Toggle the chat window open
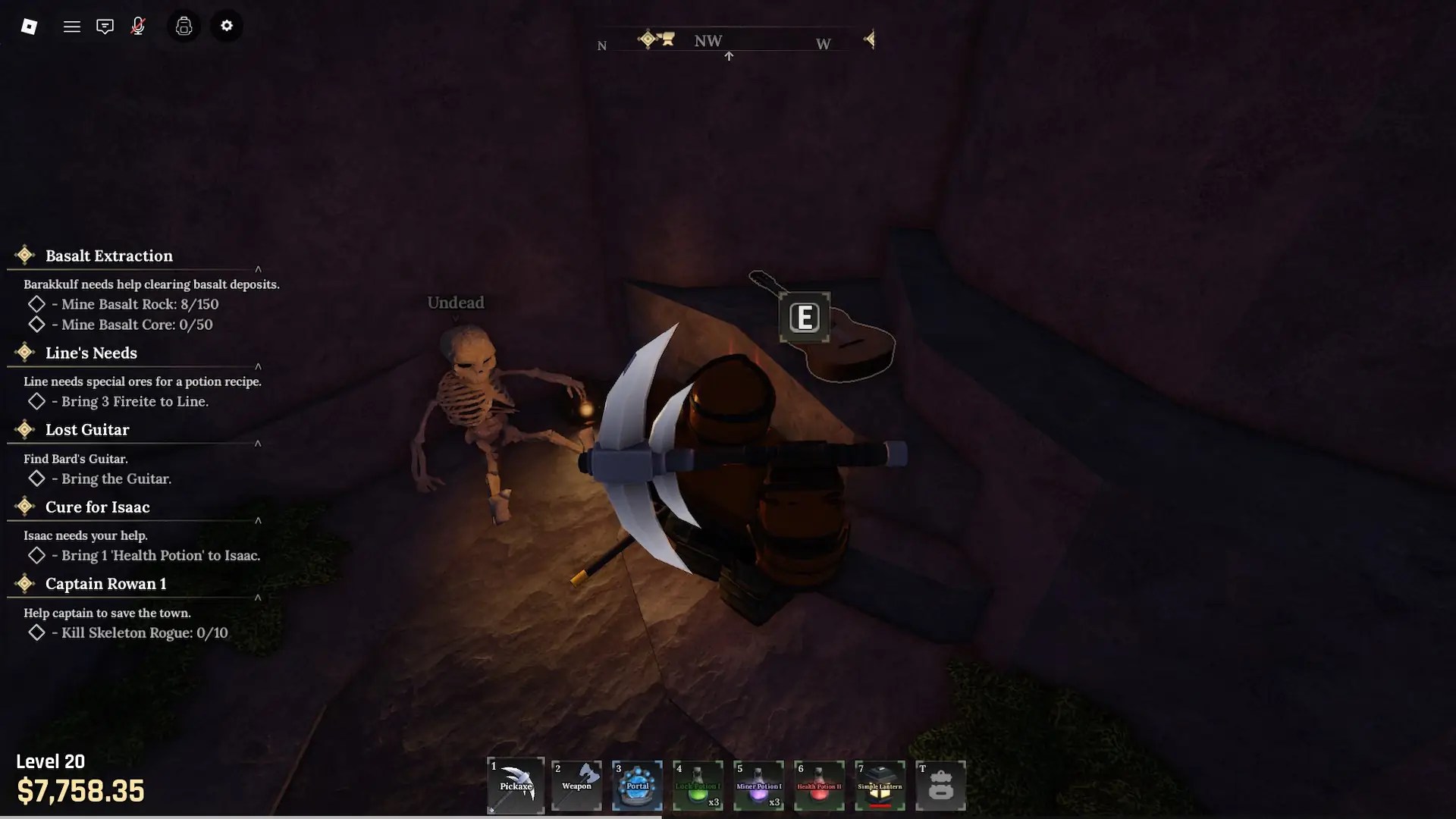This screenshot has width=1456, height=819. [x=105, y=25]
